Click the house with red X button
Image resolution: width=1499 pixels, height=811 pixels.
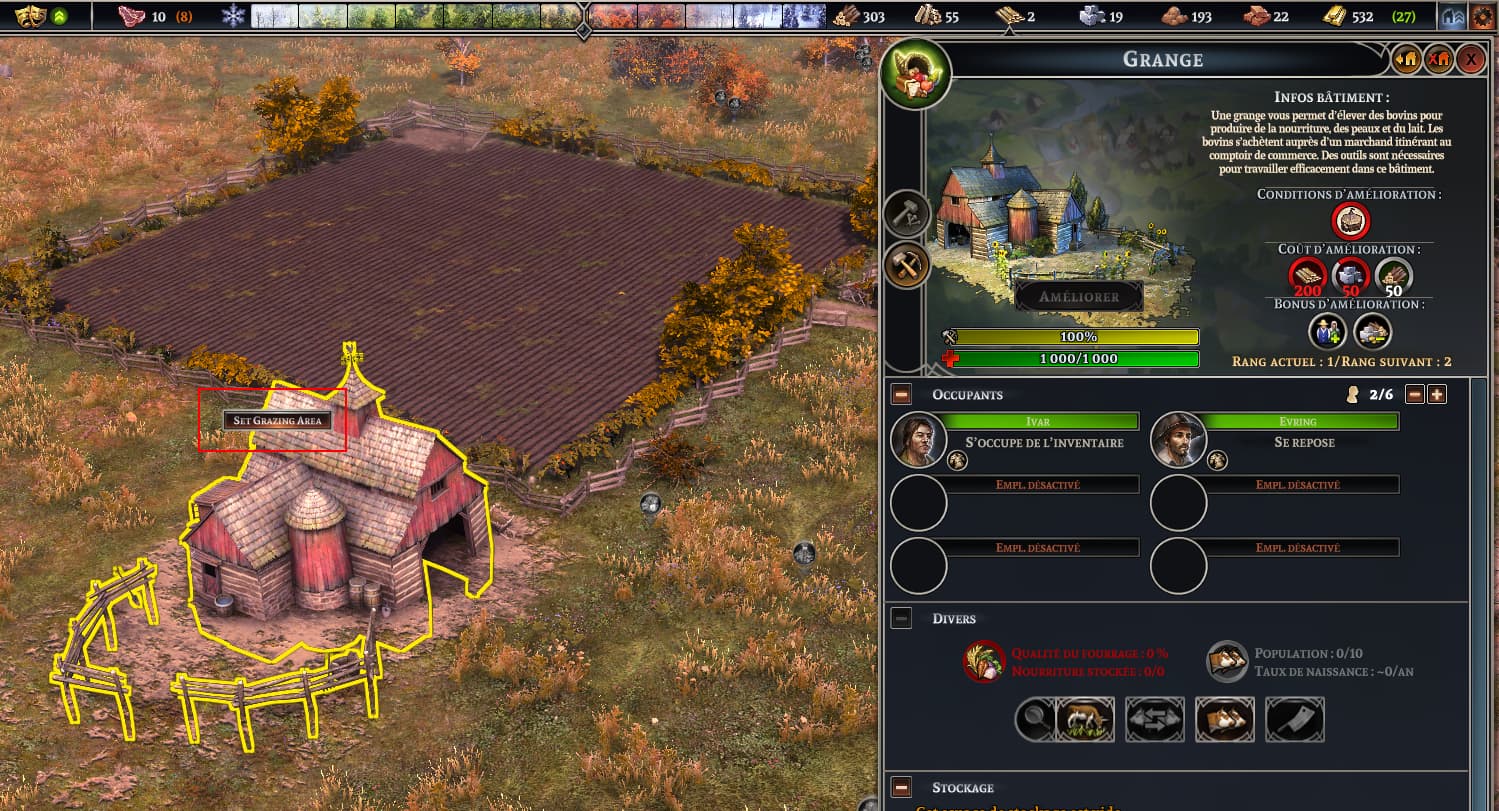tap(1438, 59)
